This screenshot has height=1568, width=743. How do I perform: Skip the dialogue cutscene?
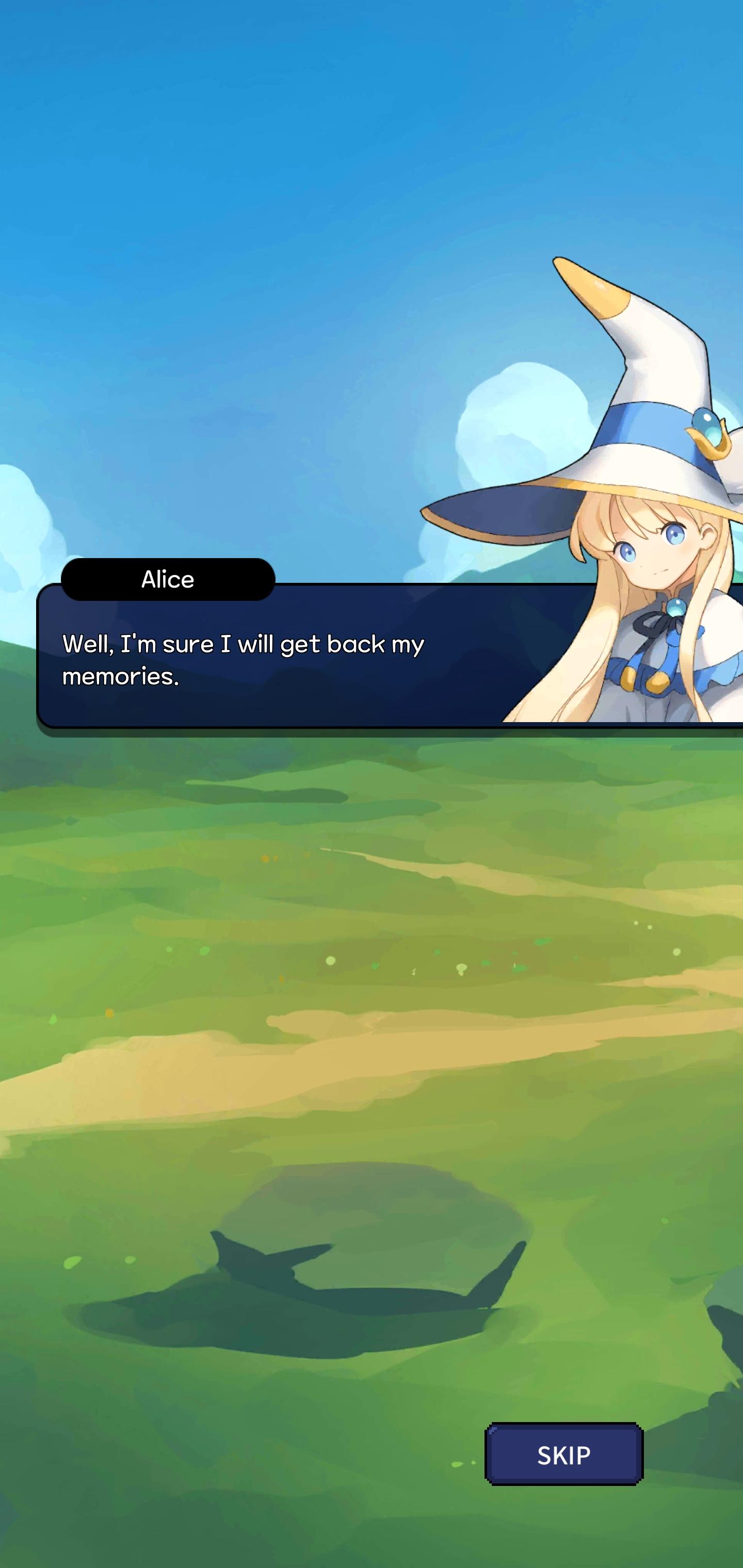[563, 1454]
